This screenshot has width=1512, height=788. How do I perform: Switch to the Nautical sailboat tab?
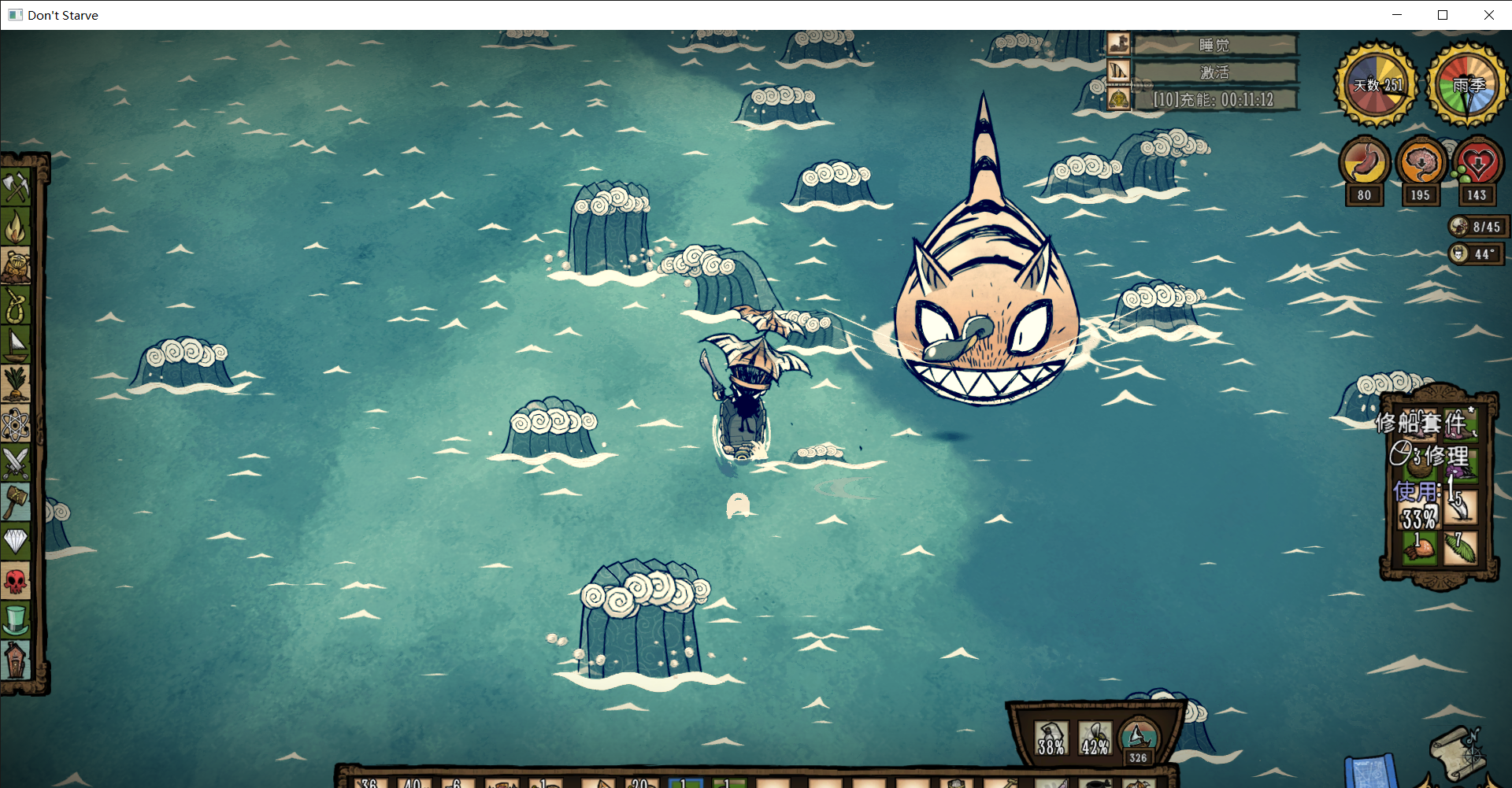16,345
